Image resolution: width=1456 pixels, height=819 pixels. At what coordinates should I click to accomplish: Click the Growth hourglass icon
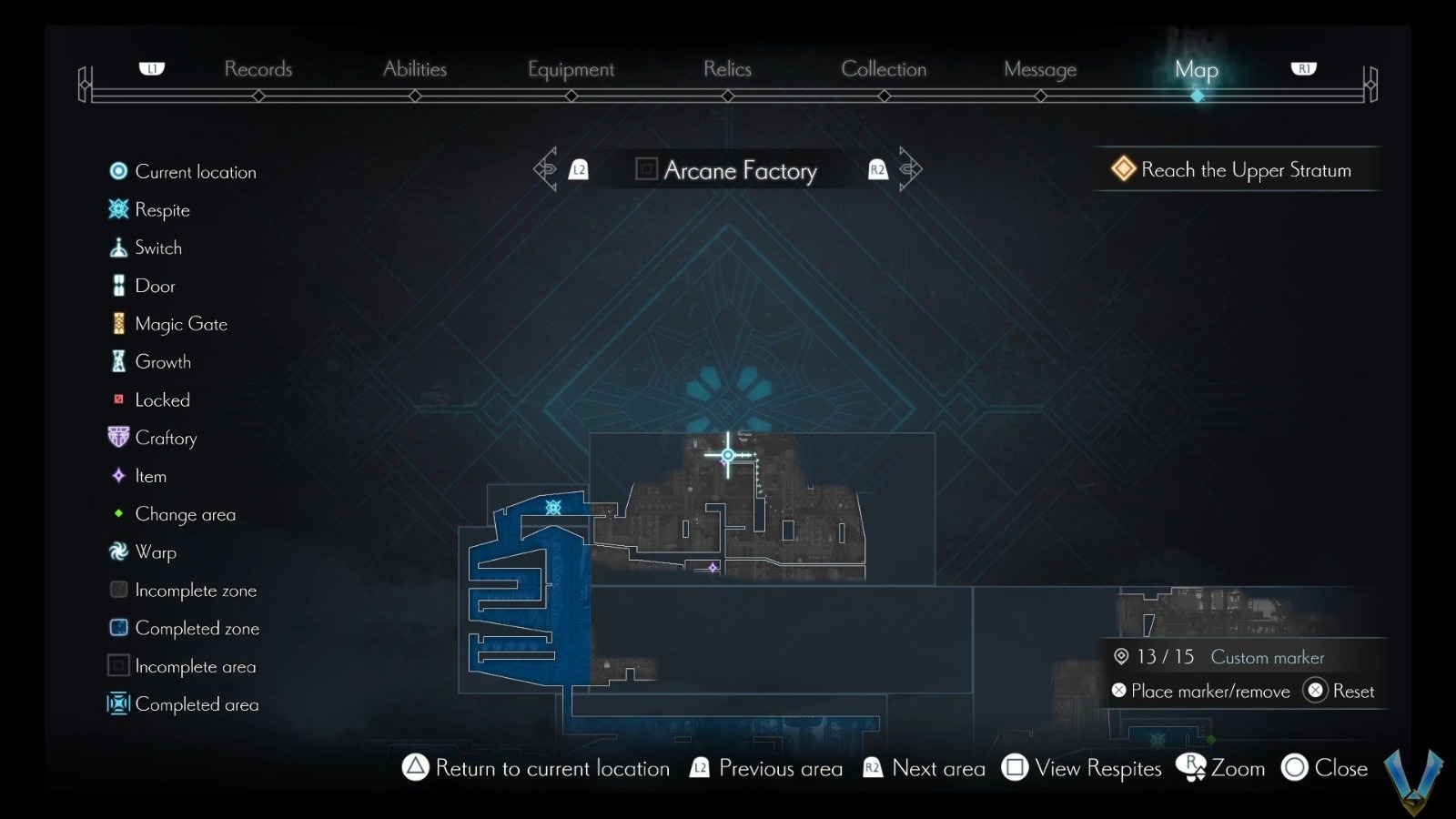pos(116,361)
